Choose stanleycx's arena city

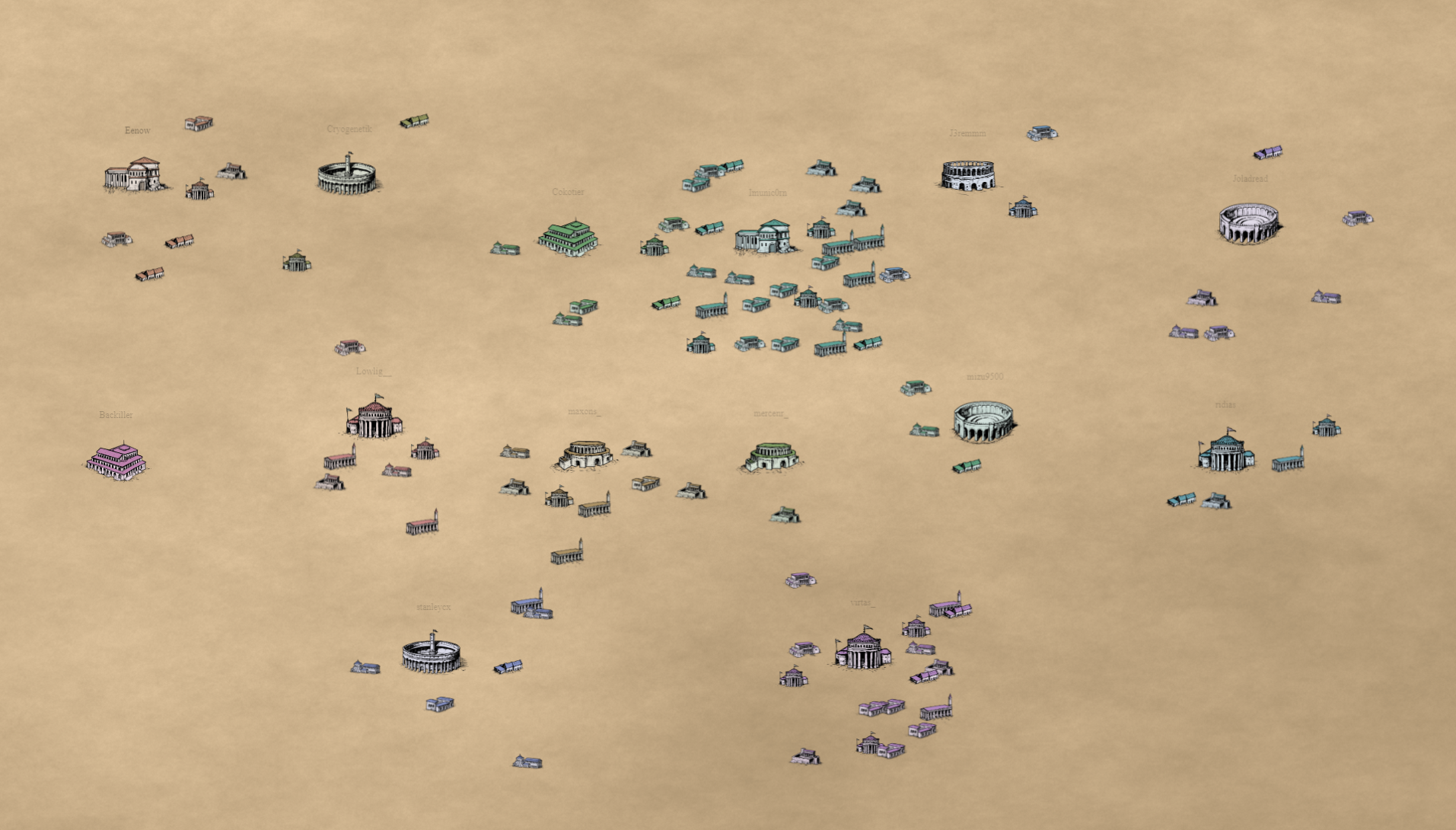coord(432,654)
